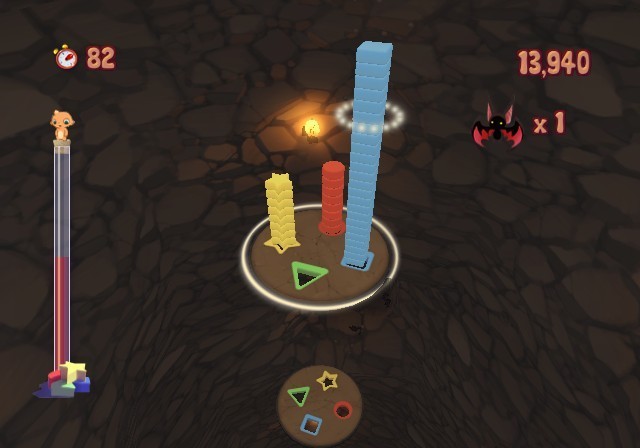Choose the yellow star on the shape wheel
640x448 pixels.
pyautogui.click(x=327, y=380)
